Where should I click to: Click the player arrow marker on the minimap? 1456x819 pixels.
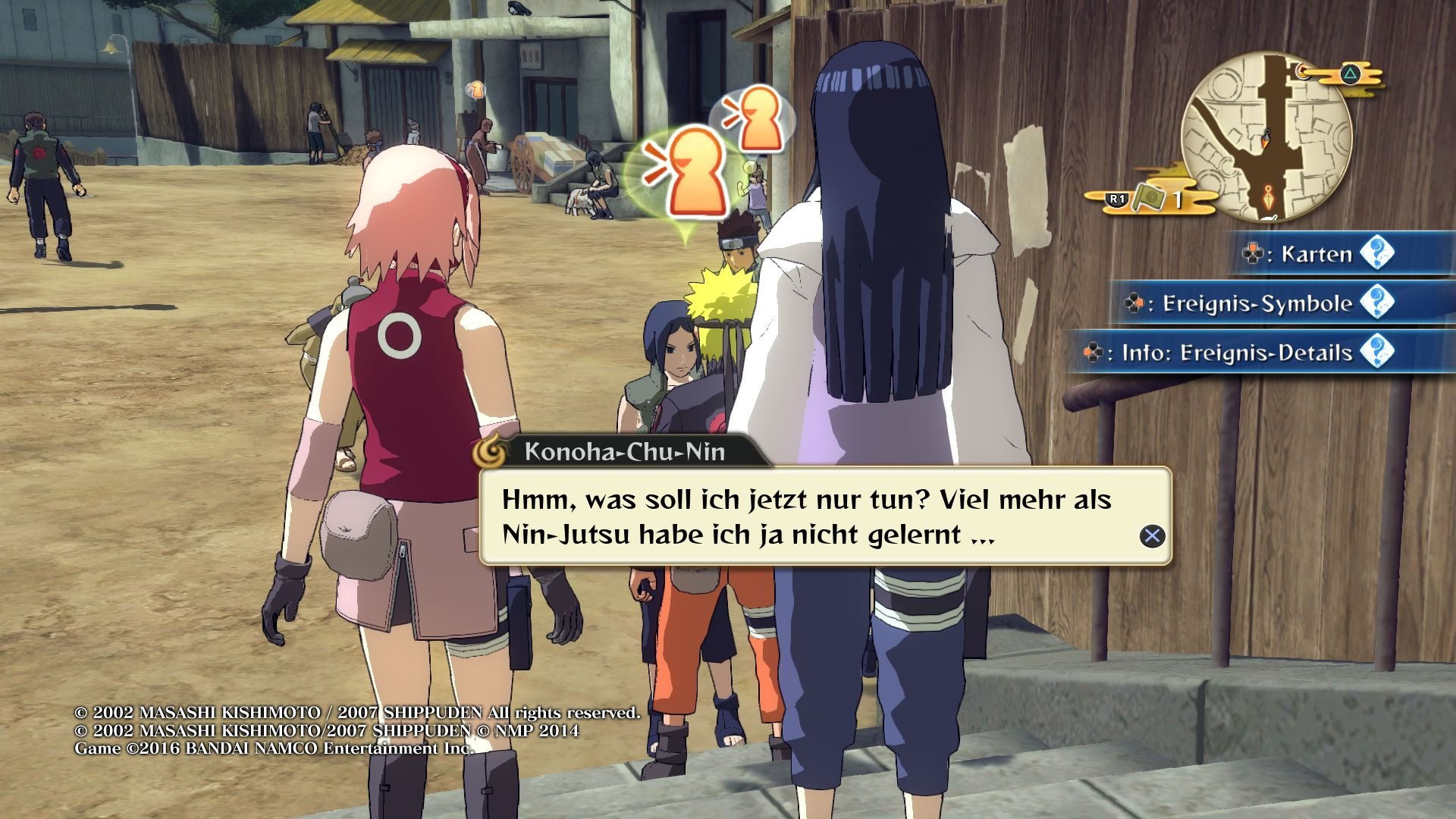[1266, 138]
